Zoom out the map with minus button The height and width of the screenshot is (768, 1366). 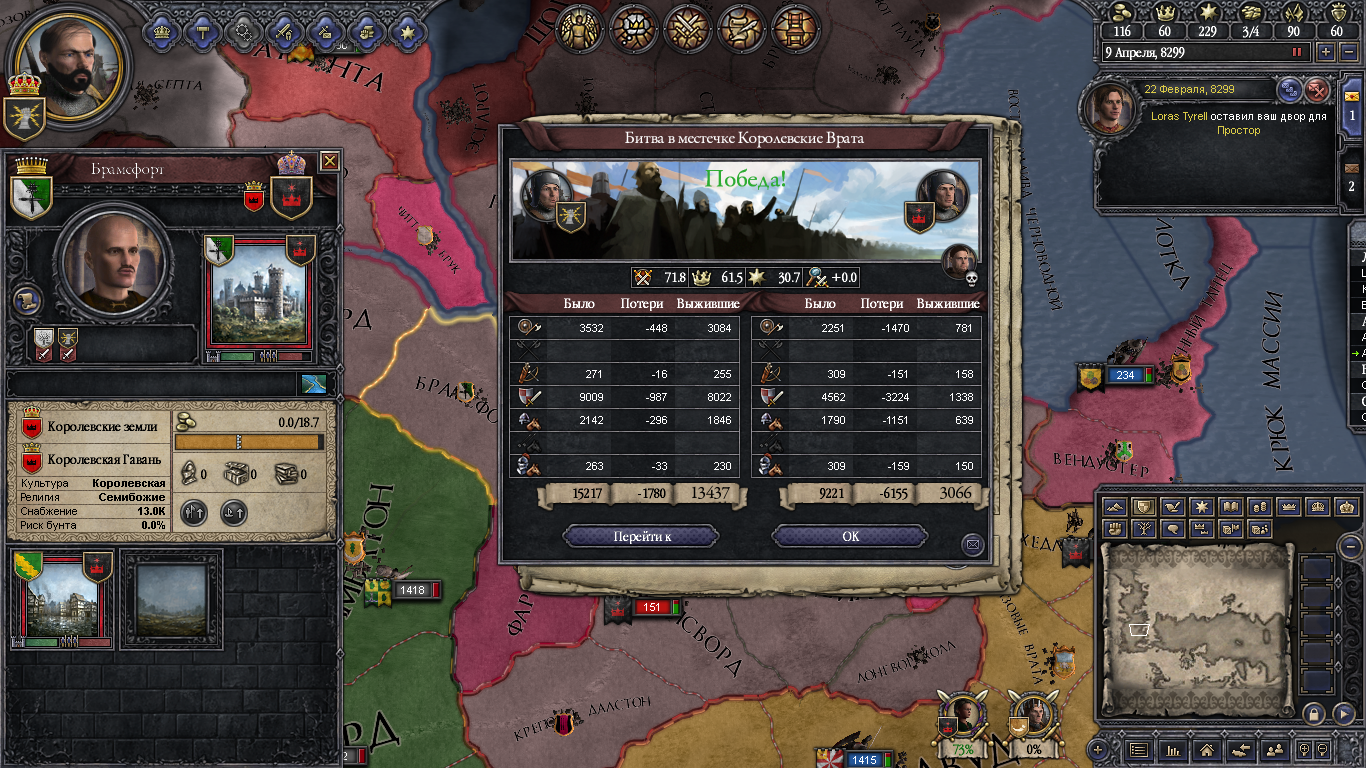1349,547
